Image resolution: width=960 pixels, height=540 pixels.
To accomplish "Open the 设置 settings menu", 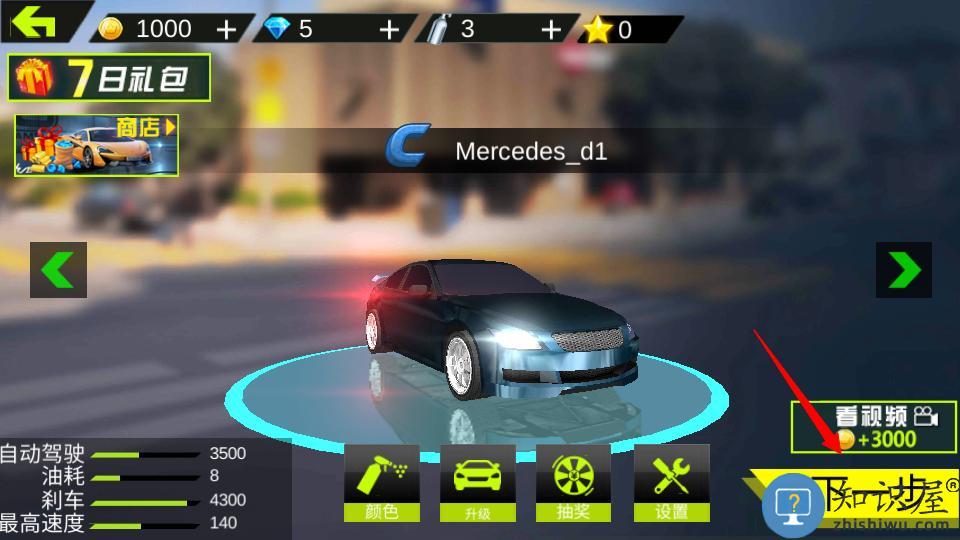I will coord(671,483).
